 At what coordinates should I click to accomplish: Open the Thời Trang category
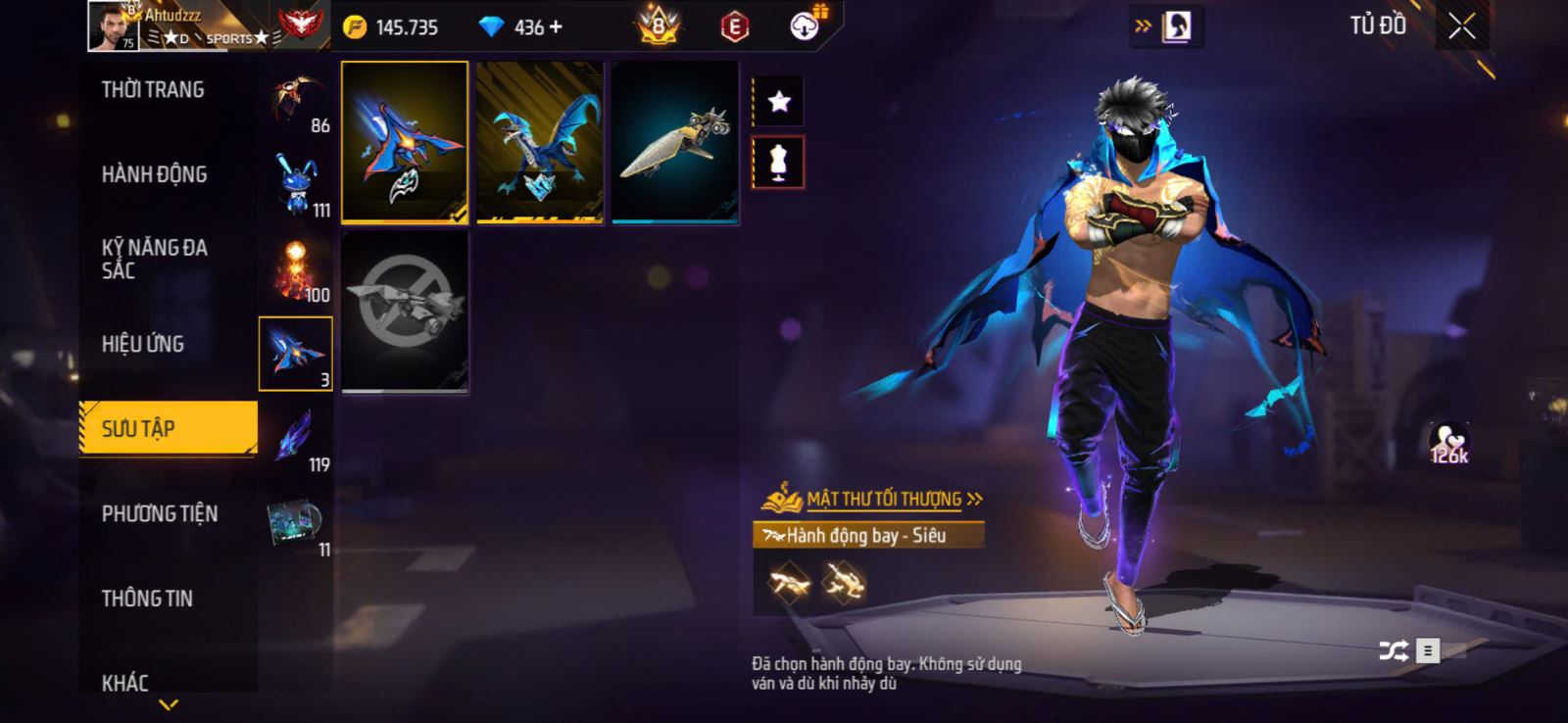pos(153,90)
